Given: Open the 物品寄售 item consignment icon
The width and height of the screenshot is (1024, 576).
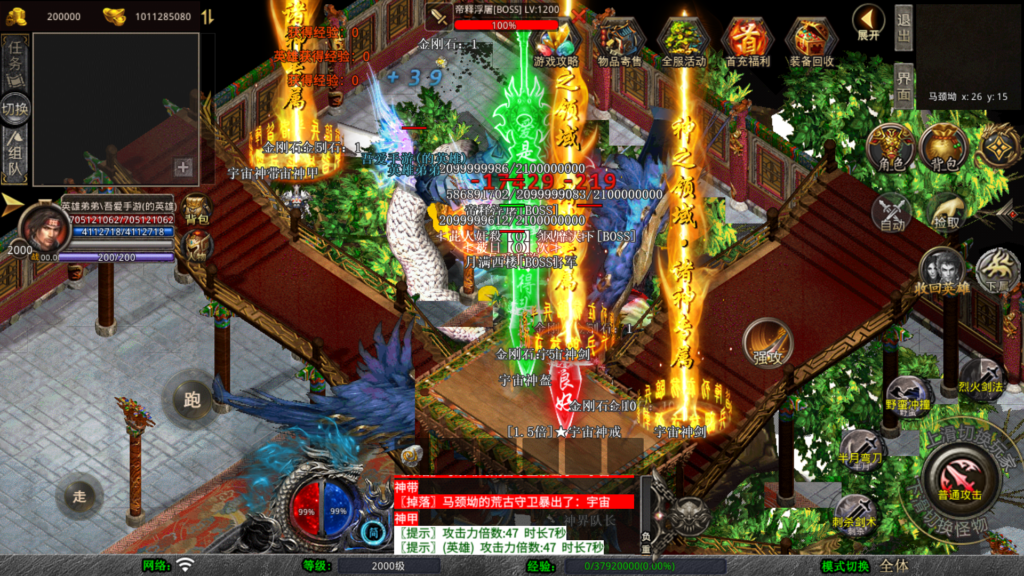Looking at the screenshot, I should pos(619,42).
